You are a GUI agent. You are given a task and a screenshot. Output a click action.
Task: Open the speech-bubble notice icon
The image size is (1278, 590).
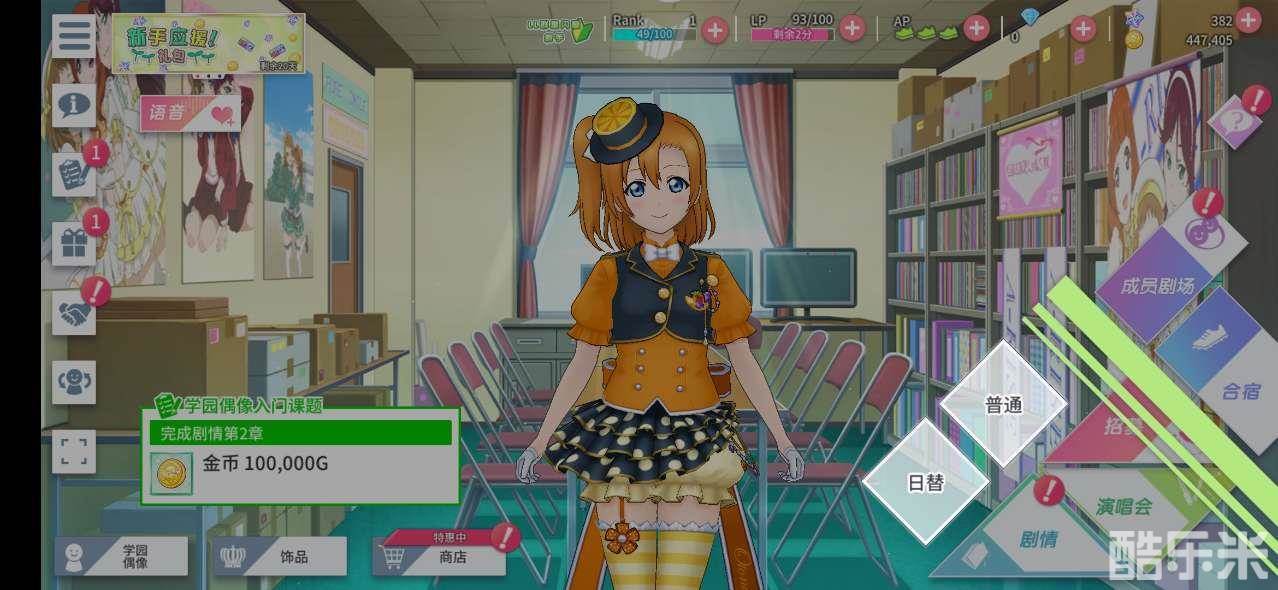pos(75,104)
